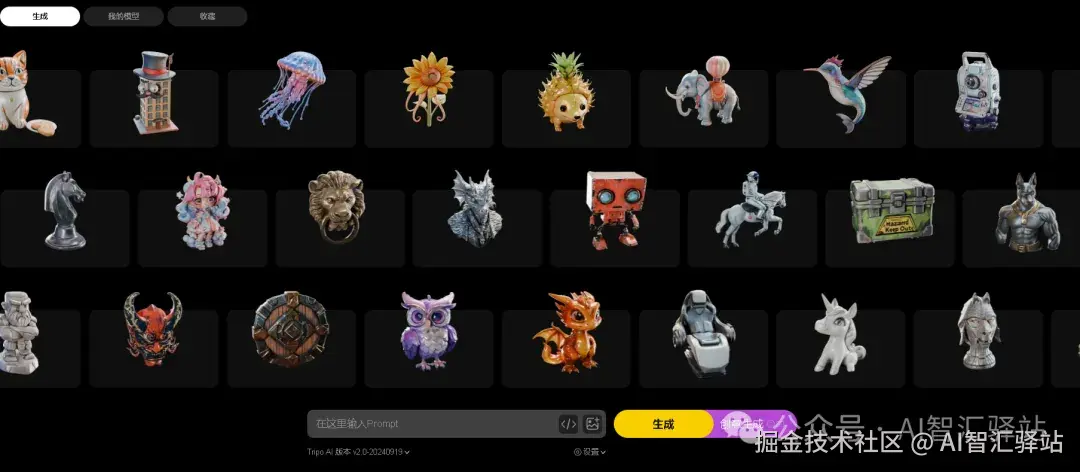Open the orange baby dragon model

567,330
